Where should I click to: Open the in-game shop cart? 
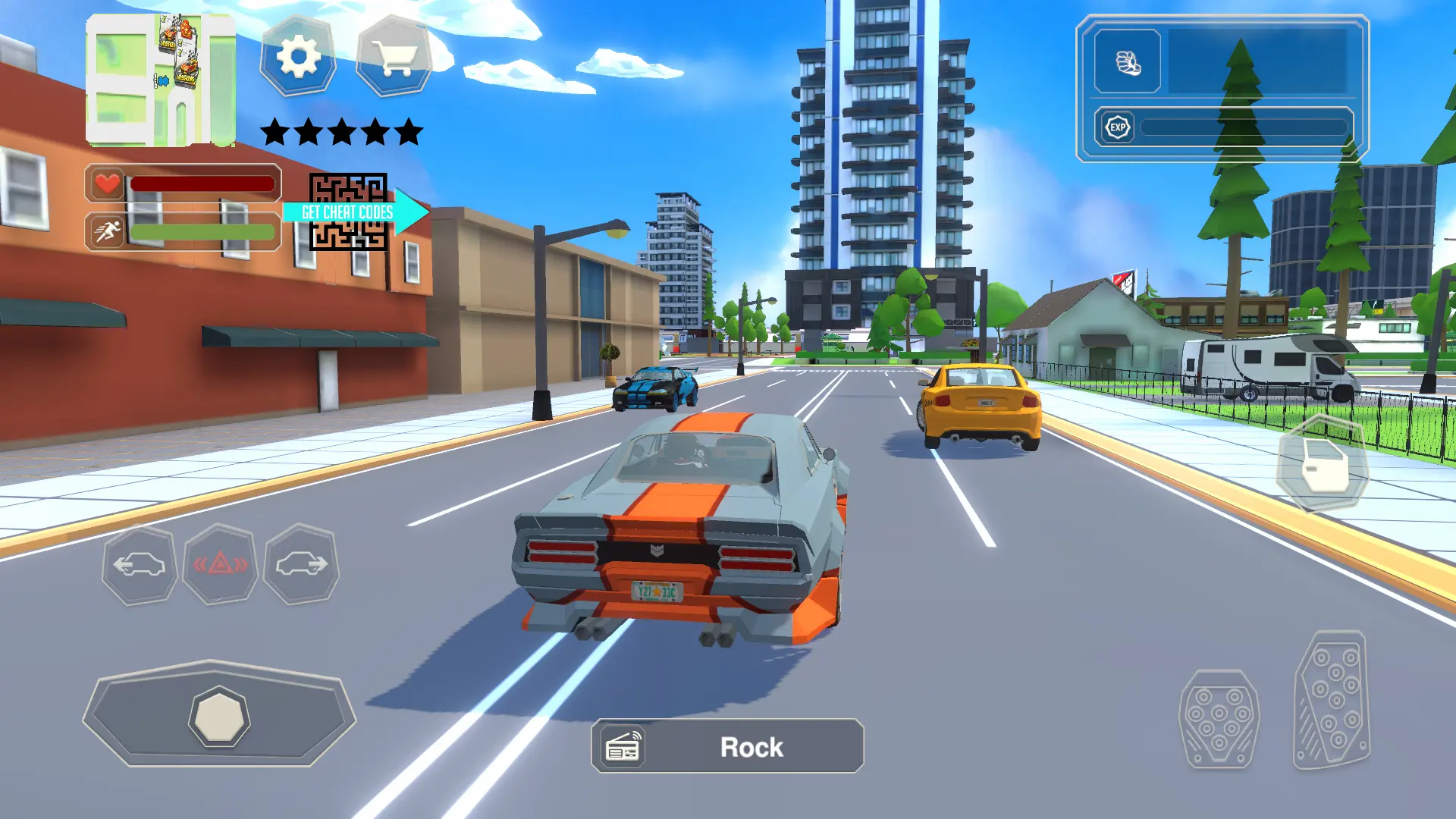tap(394, 57)
